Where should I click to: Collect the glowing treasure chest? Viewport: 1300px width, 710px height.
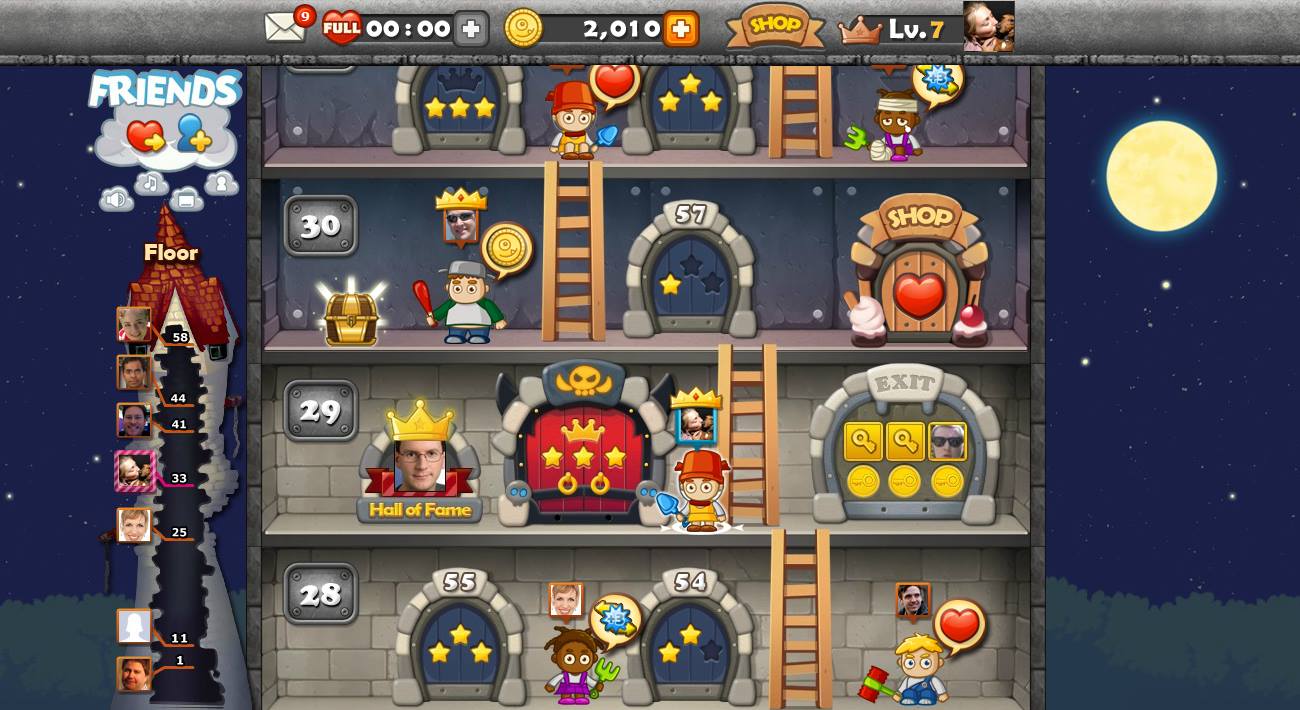click(x=351, y=318)
